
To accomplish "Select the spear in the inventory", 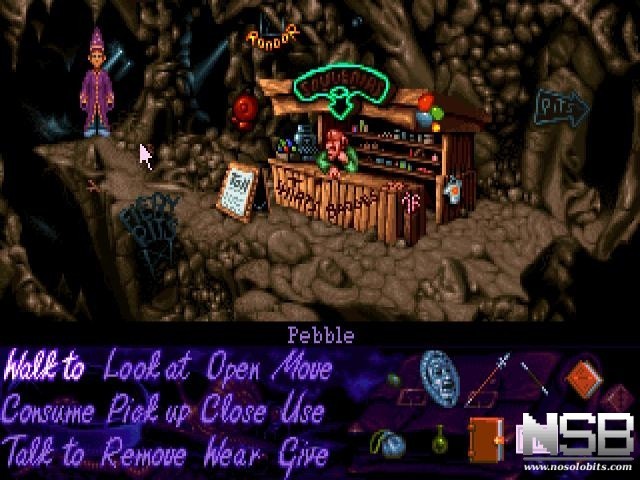I will [x=487, y=382].
